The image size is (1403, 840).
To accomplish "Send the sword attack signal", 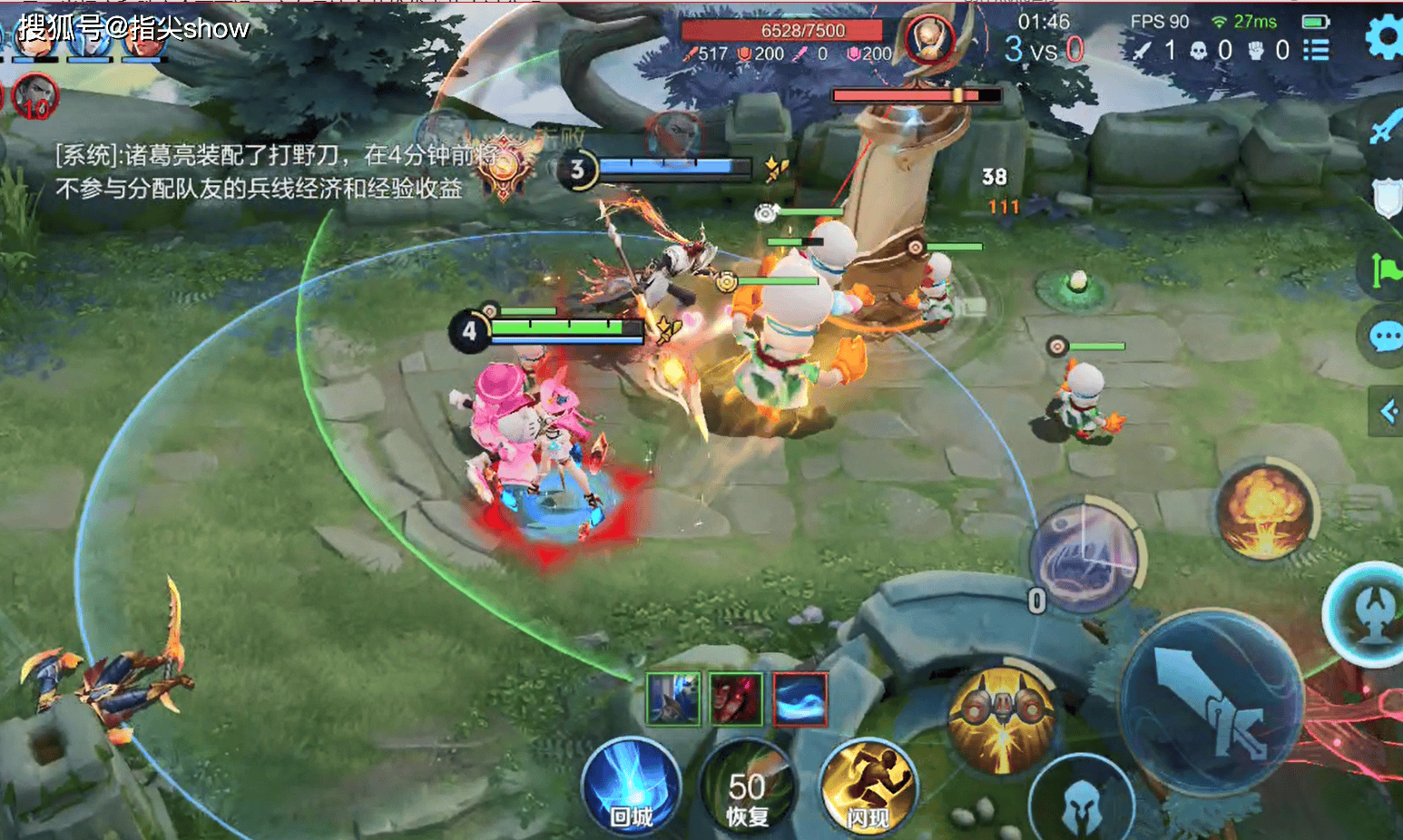I will coord(1384,127).
